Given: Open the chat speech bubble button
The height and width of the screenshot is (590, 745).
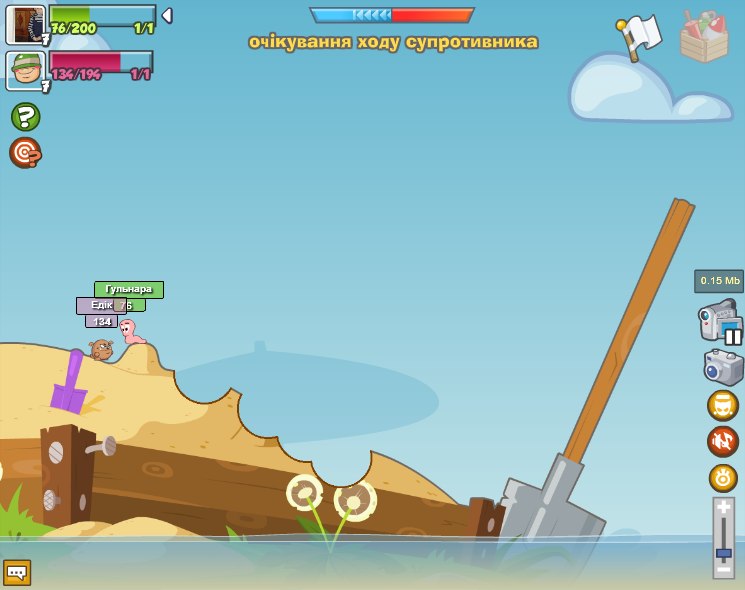Looking at the screenshot, I should [x=17, y=573].
